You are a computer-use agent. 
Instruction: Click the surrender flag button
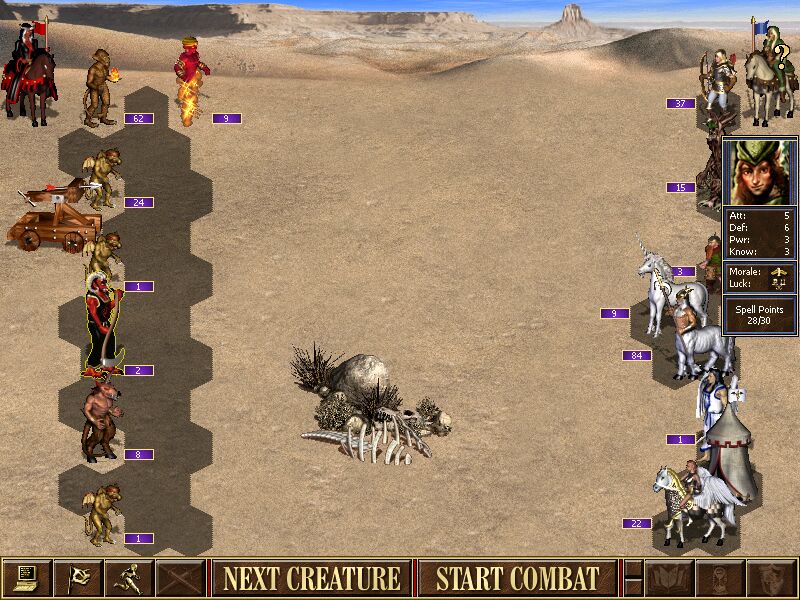coord(78,578)
